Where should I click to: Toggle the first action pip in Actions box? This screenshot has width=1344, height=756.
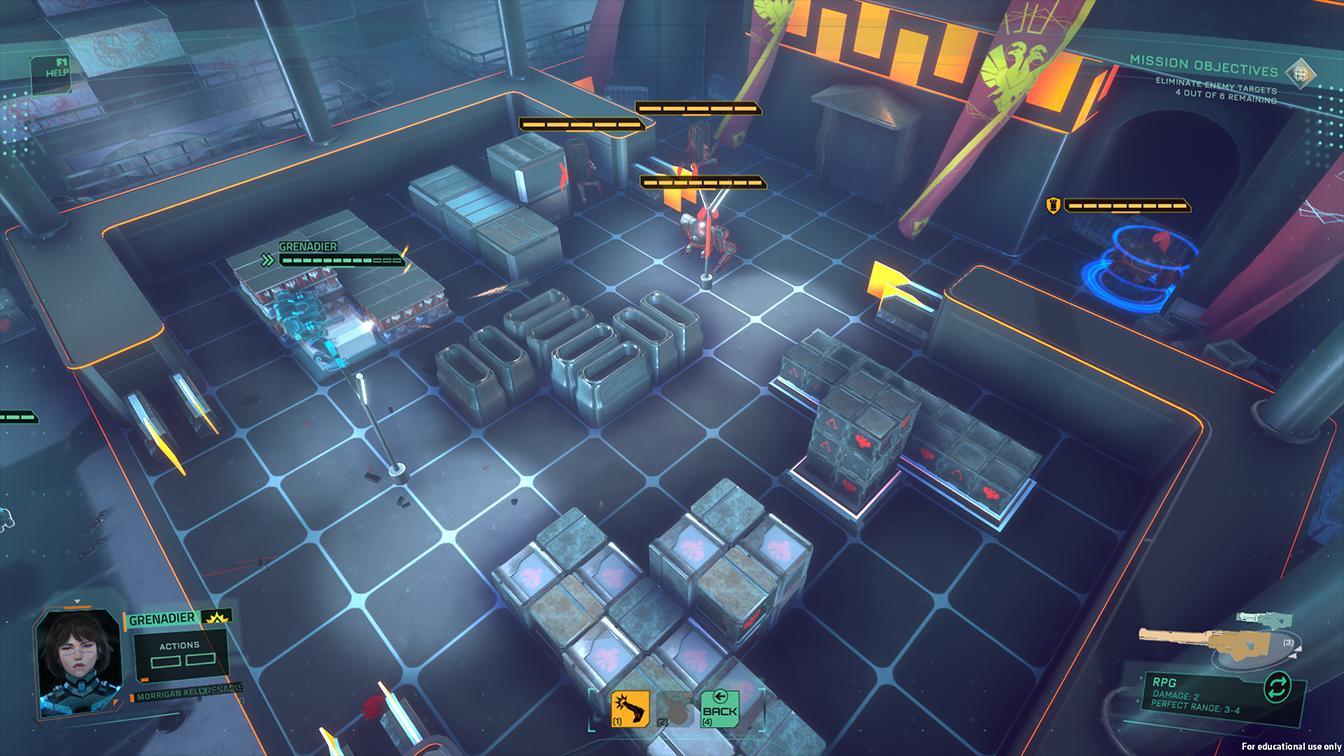coord(166,661)
